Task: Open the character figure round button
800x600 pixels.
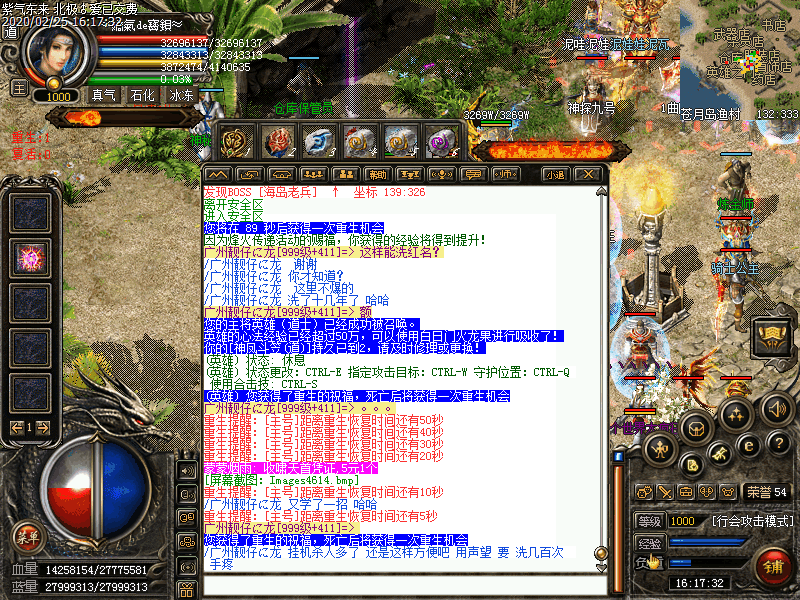Action: (x=659, y=450)
